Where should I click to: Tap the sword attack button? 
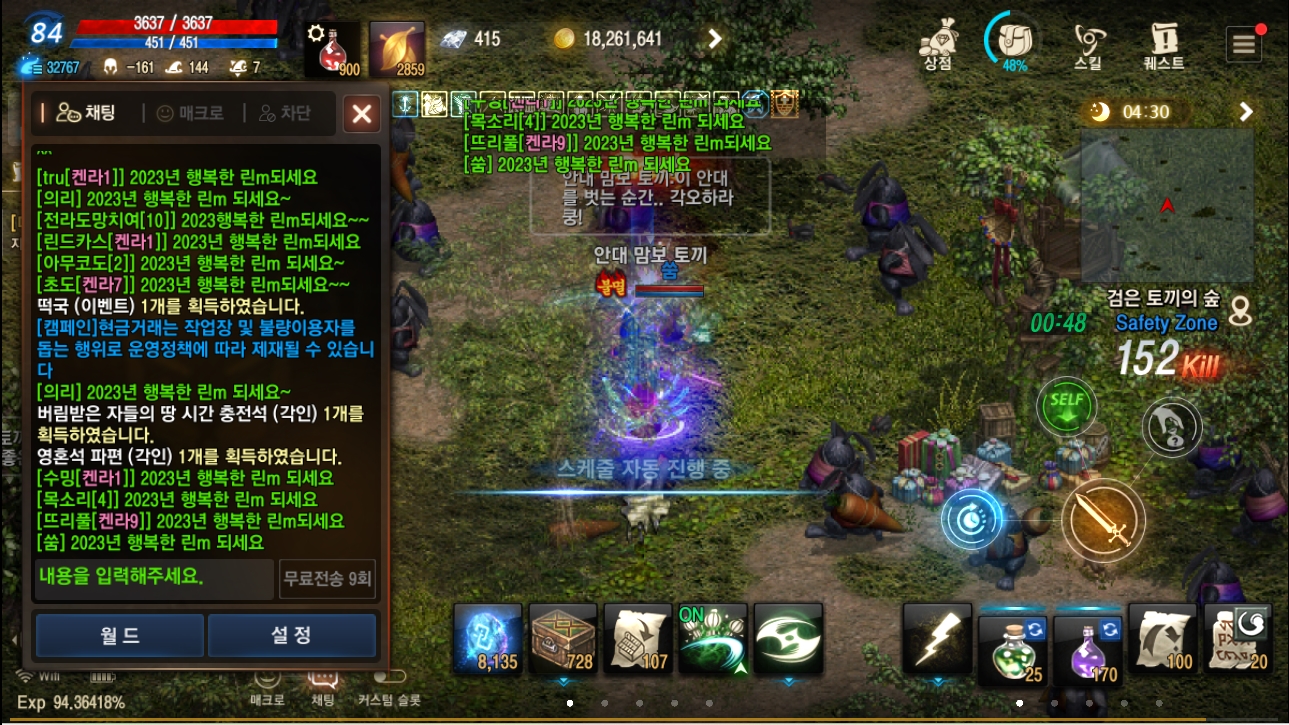[x=1102, y=520]
